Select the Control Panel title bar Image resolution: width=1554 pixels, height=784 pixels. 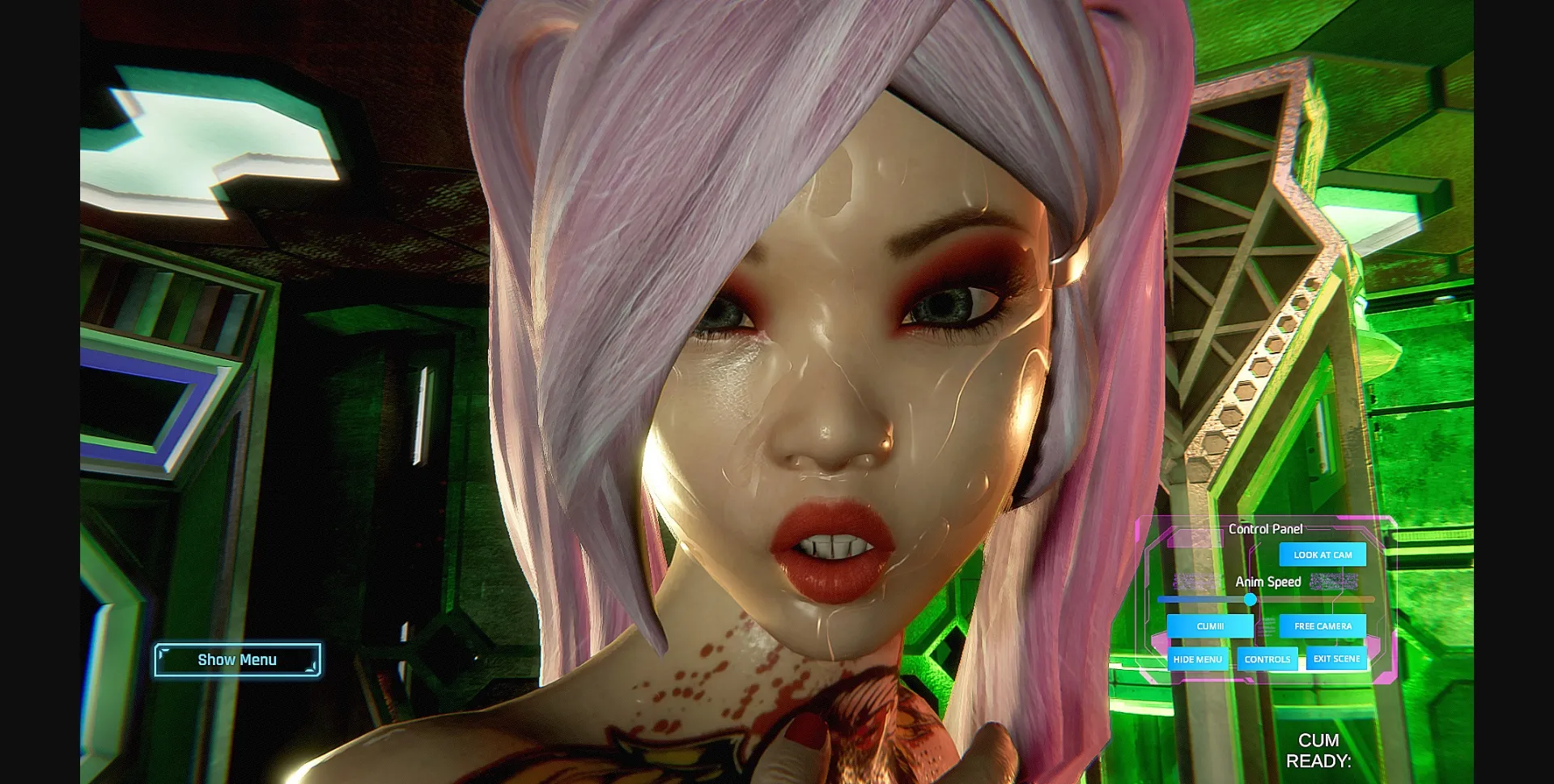click(1267, 528)
